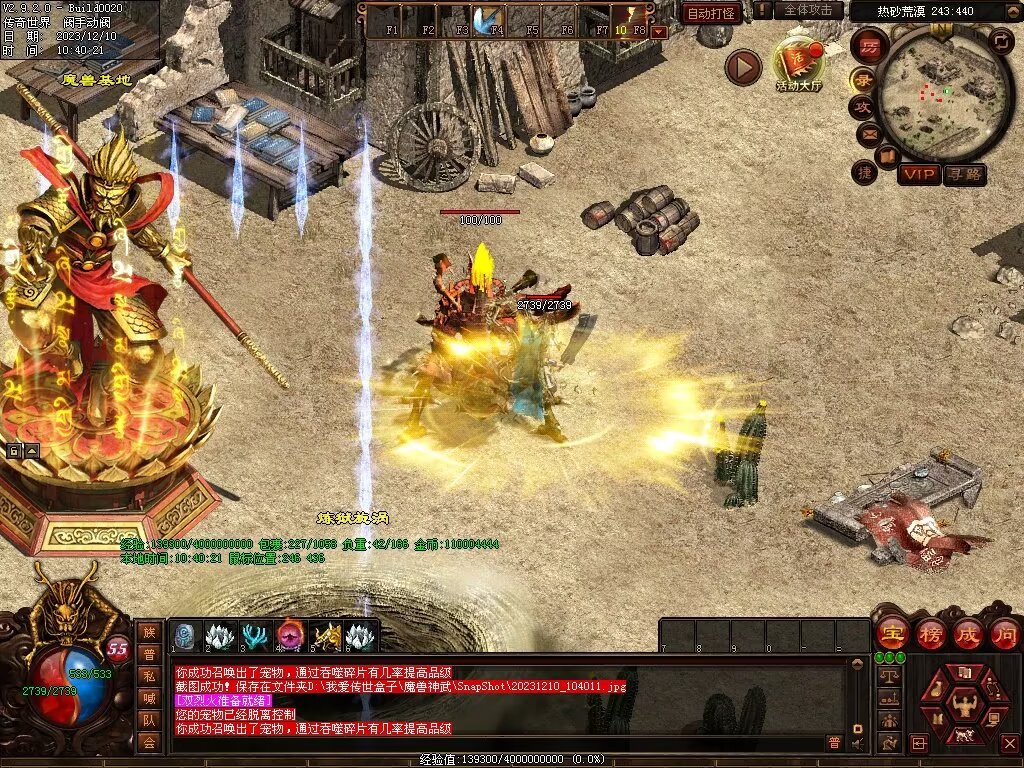1024x768 pixels.
Task: Show the 榜 rankings button
Action: point(931,633)
